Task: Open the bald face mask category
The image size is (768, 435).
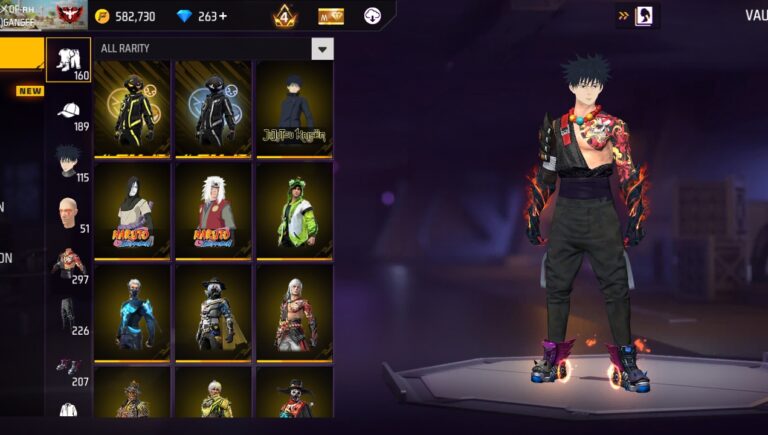Action: [69, 213]
